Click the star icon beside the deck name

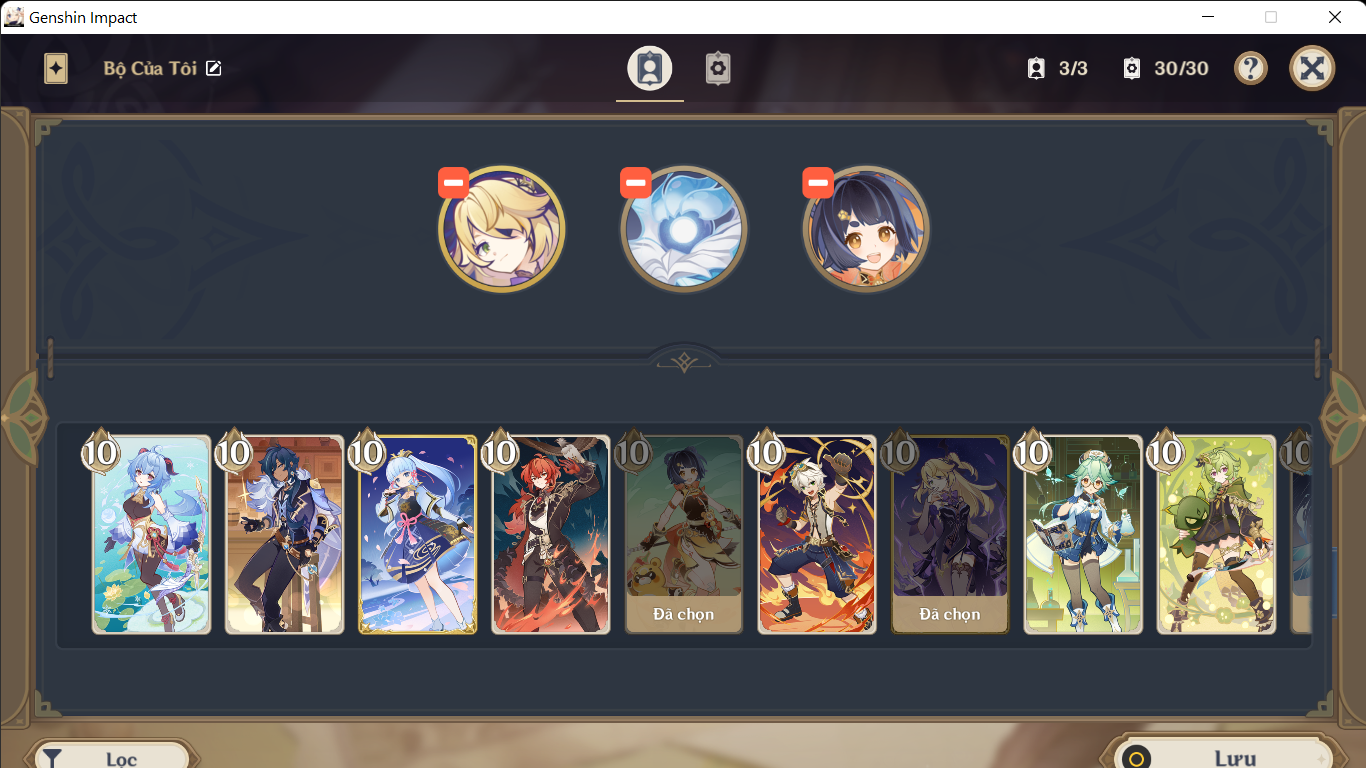[x=56, y=68]
